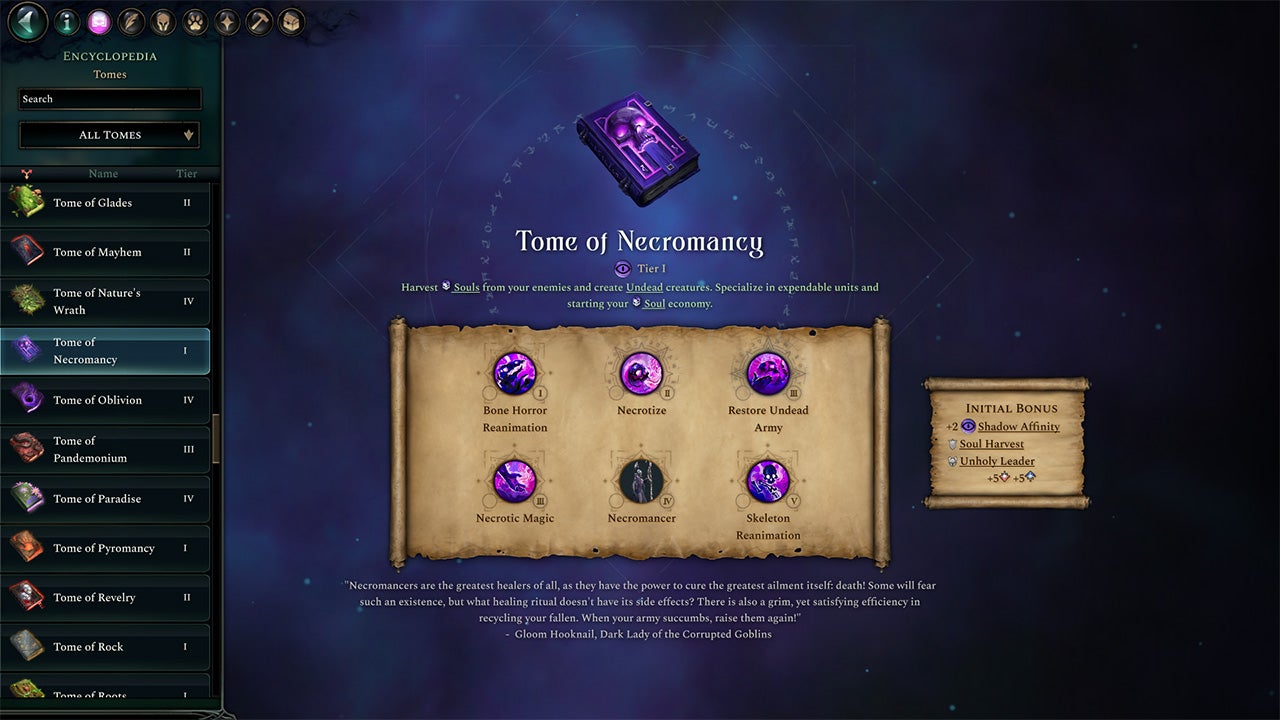
Task: Select the Skeleton Reanimation skill icon
Action: [767, 481]
